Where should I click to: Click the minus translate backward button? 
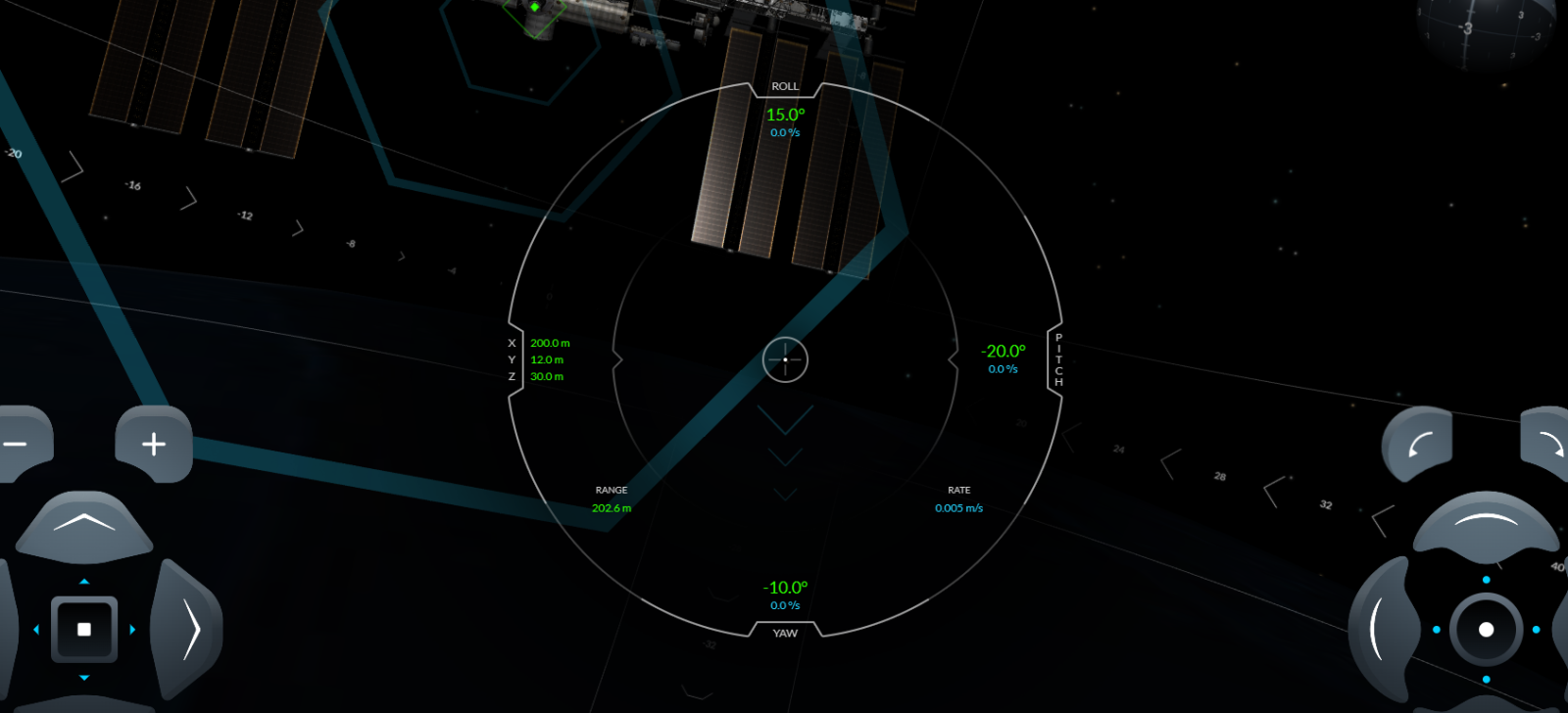pos(18,445)
